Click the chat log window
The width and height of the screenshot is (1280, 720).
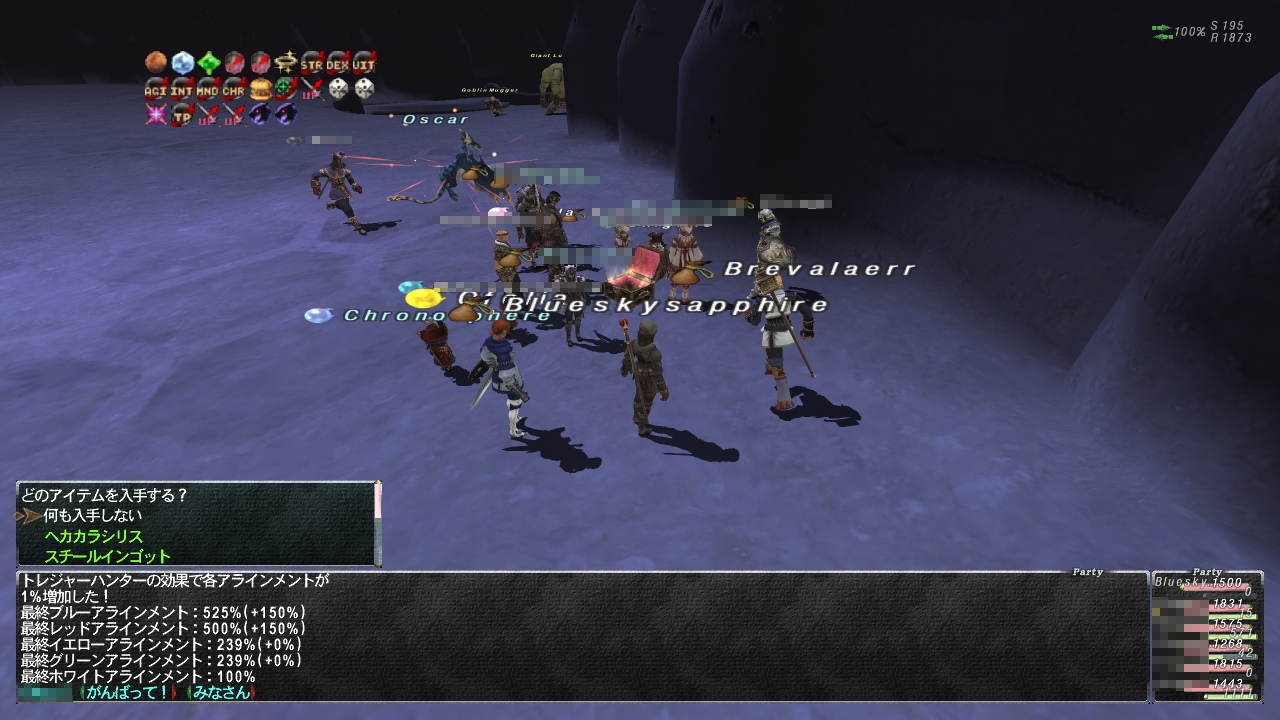point(580,636)
